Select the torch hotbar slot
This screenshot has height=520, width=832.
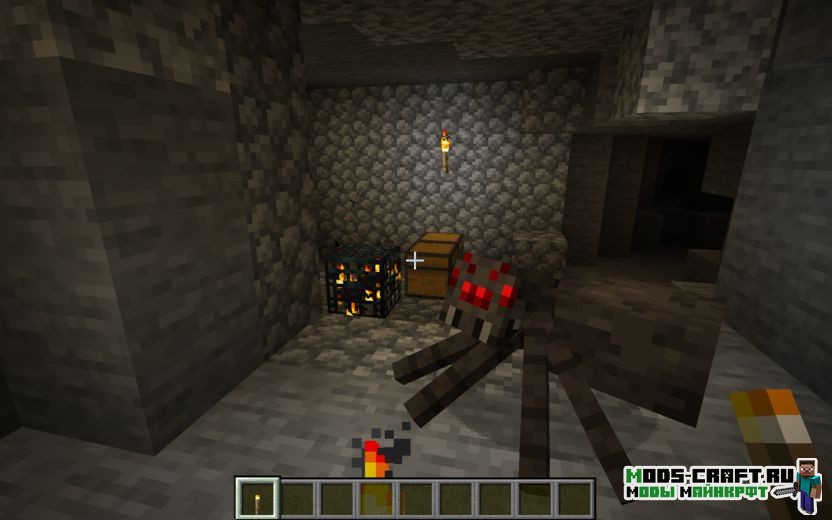click(258, 497)
